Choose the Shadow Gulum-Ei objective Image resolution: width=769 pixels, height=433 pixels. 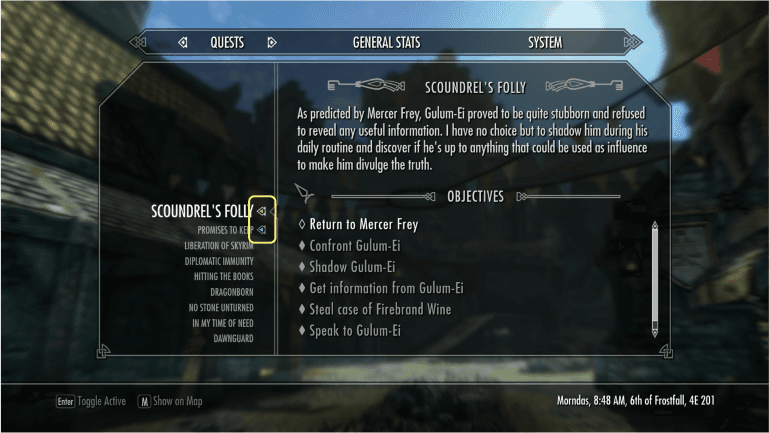[352, 267]
